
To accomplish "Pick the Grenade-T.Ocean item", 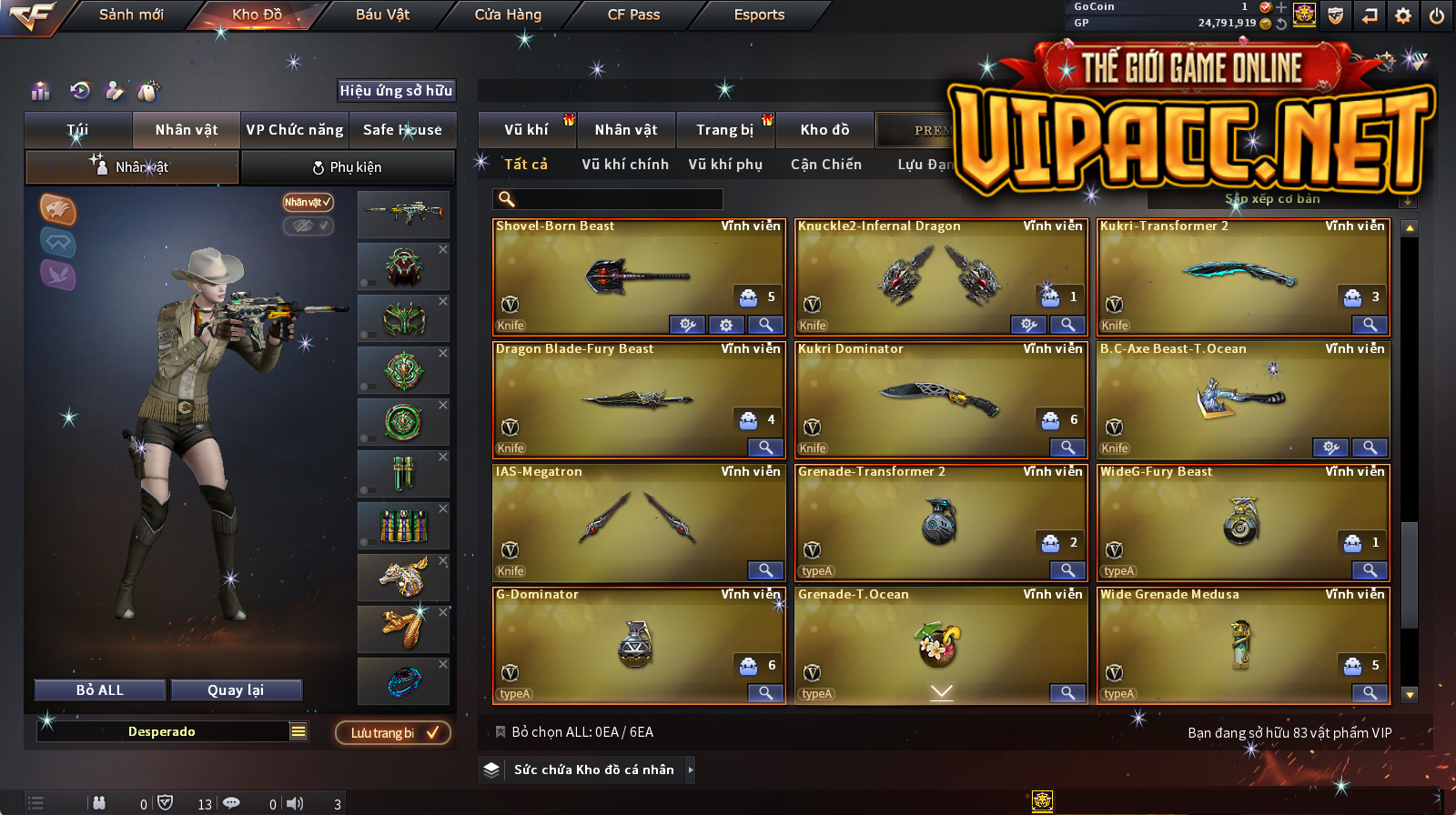I will 941,644.
